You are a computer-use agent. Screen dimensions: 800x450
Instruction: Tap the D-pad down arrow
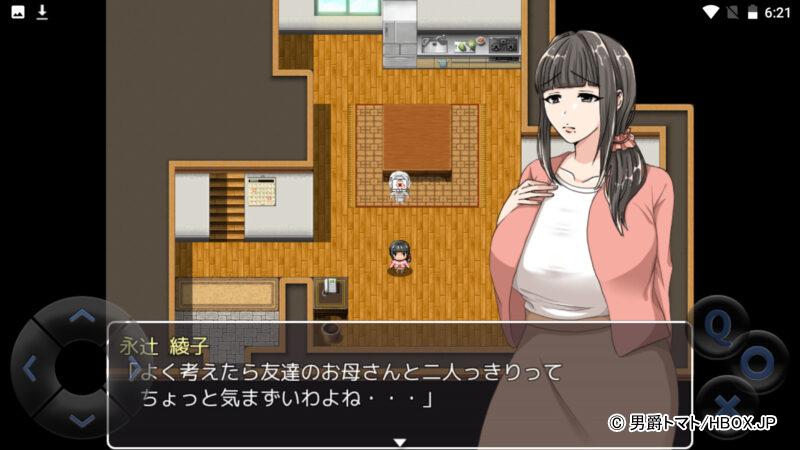[80, 418]
